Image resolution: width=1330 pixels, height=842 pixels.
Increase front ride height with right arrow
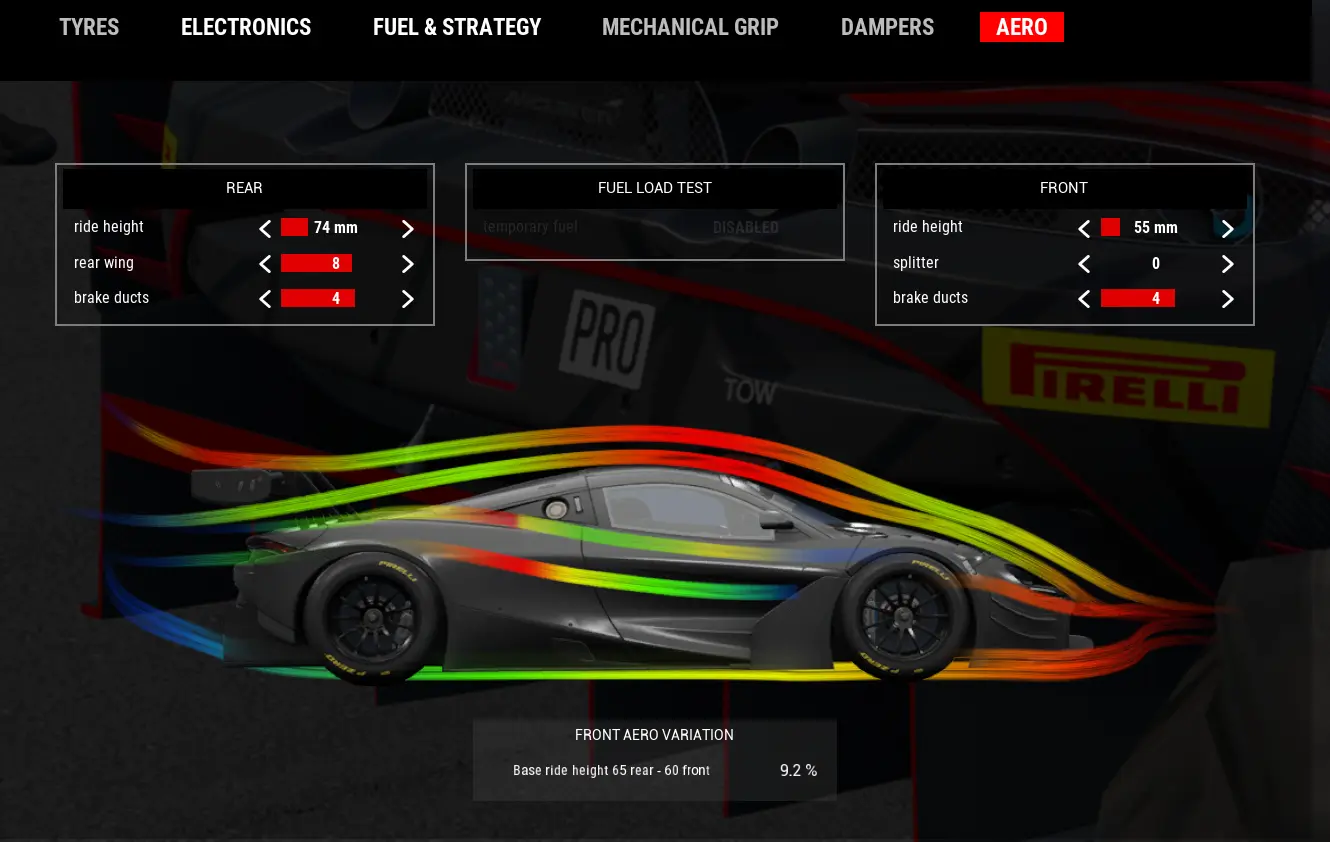coord(1227,228)
